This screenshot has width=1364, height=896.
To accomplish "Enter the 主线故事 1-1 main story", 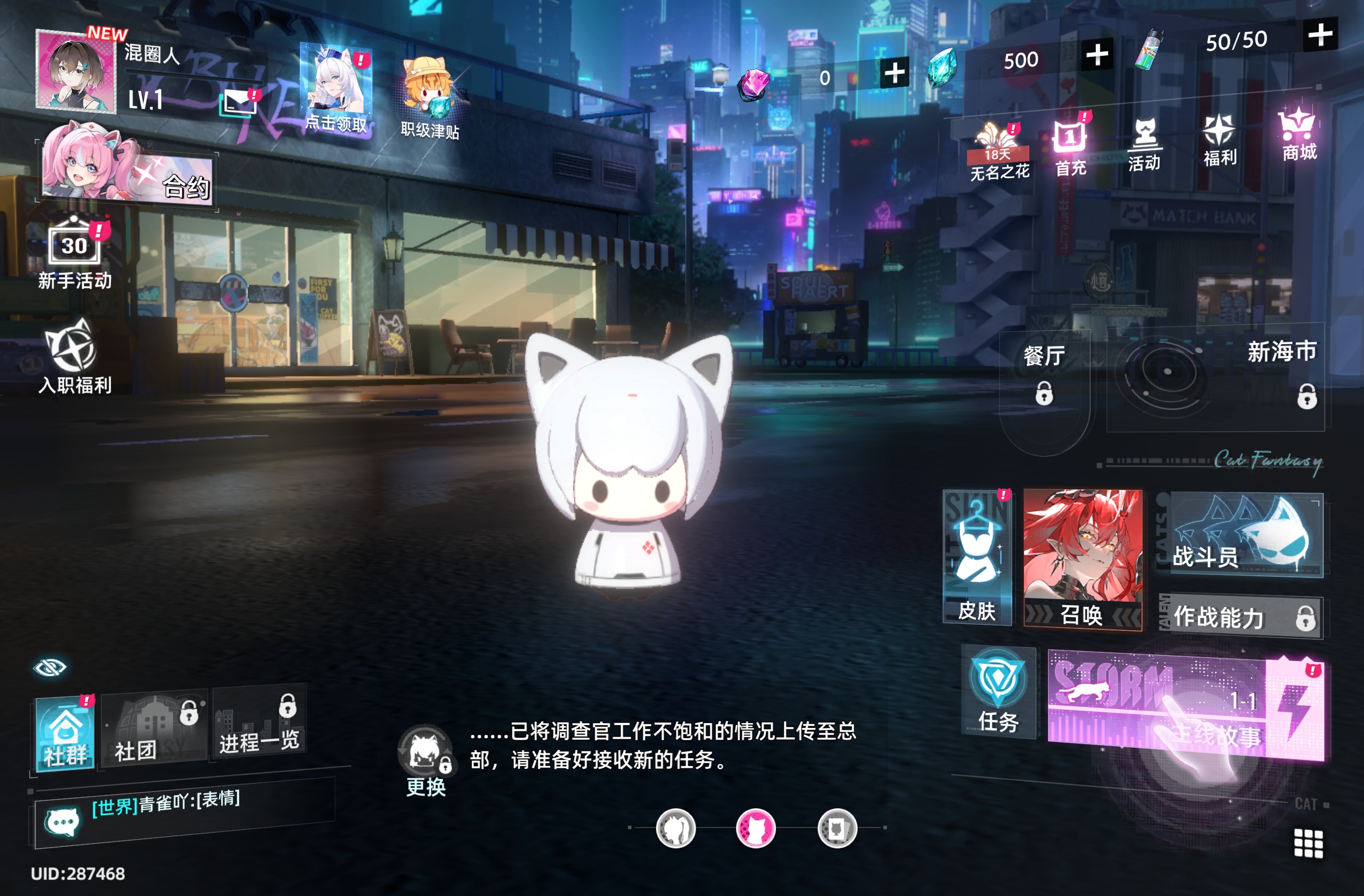I will click(1185, 707).
